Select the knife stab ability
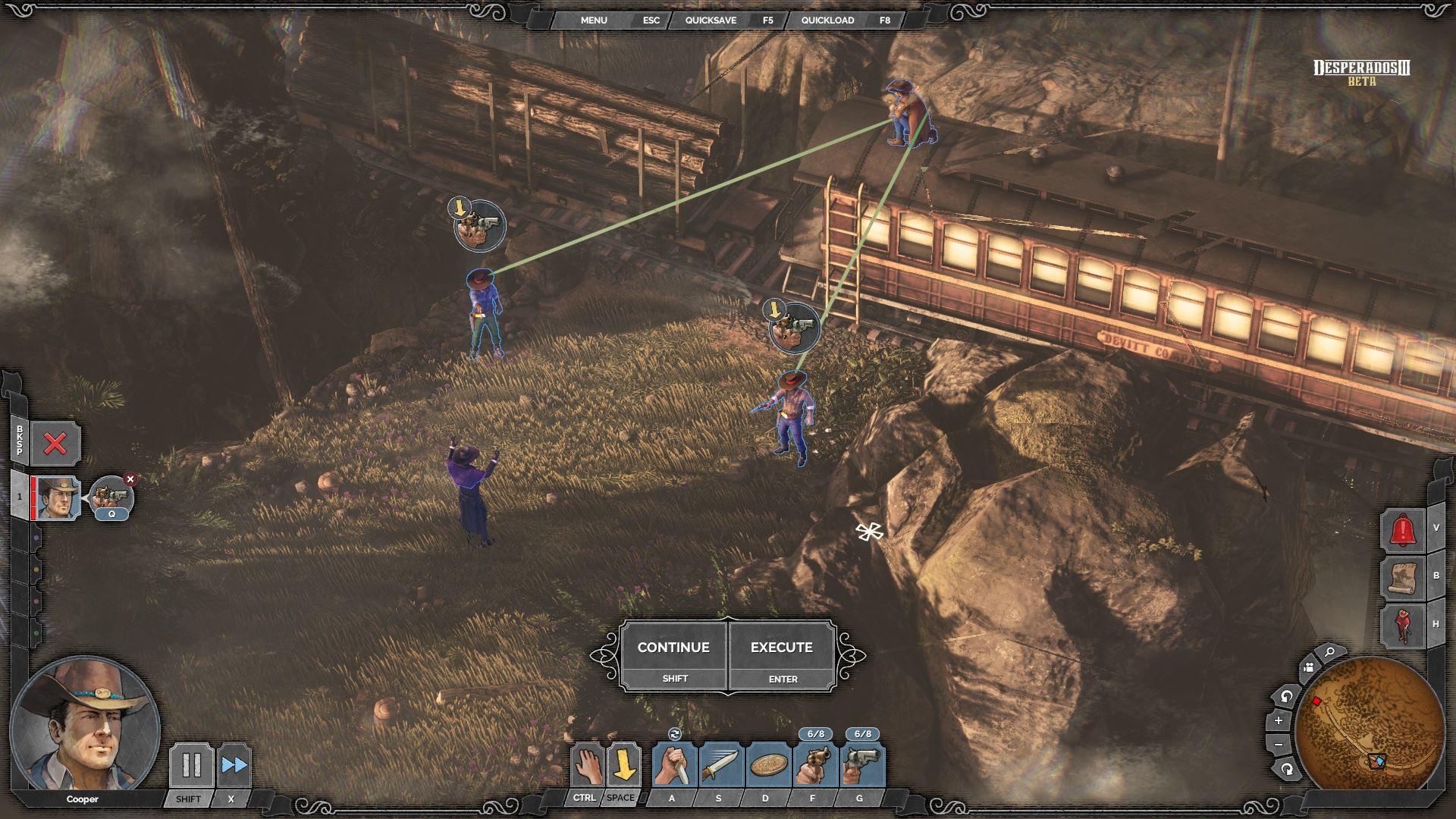 674,764
